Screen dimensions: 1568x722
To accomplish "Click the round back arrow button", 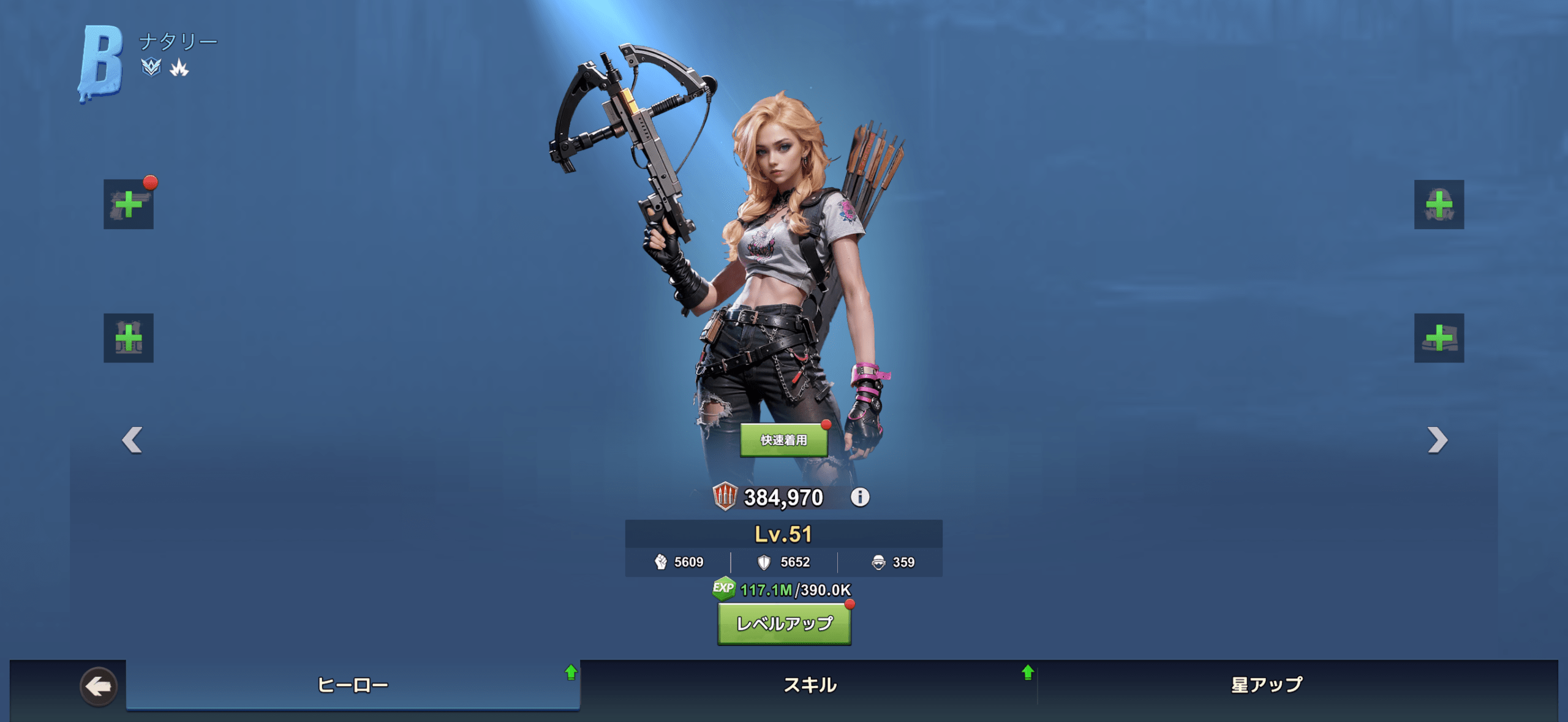I will 99,686.
